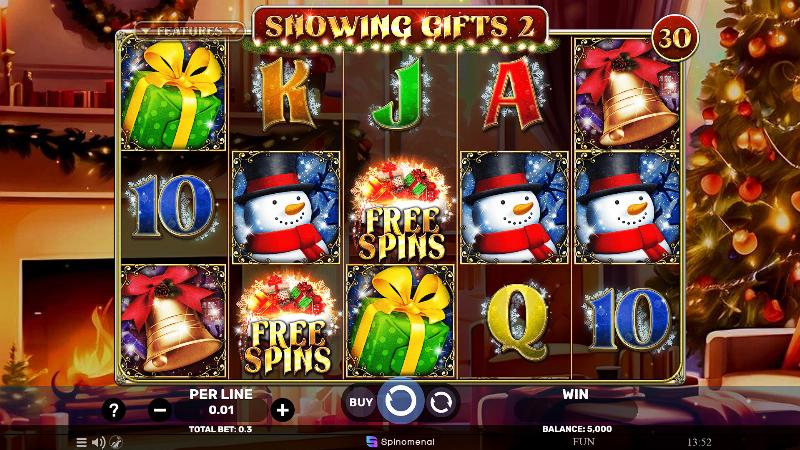Click the Spinomenal logo
The image size is (800, 450).
[x=400, y=440]
